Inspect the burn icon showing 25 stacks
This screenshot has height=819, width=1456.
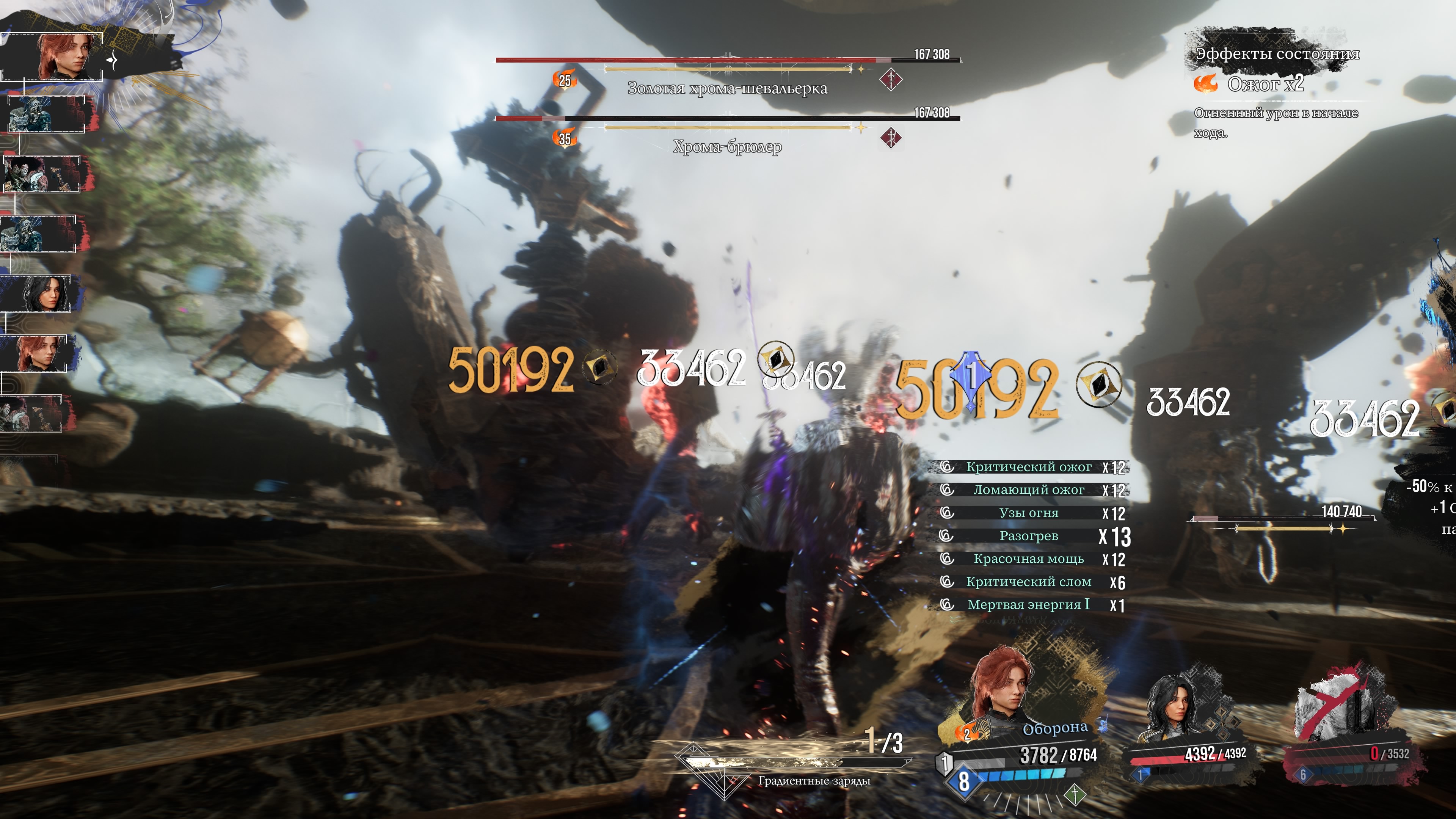click(565, 80)
